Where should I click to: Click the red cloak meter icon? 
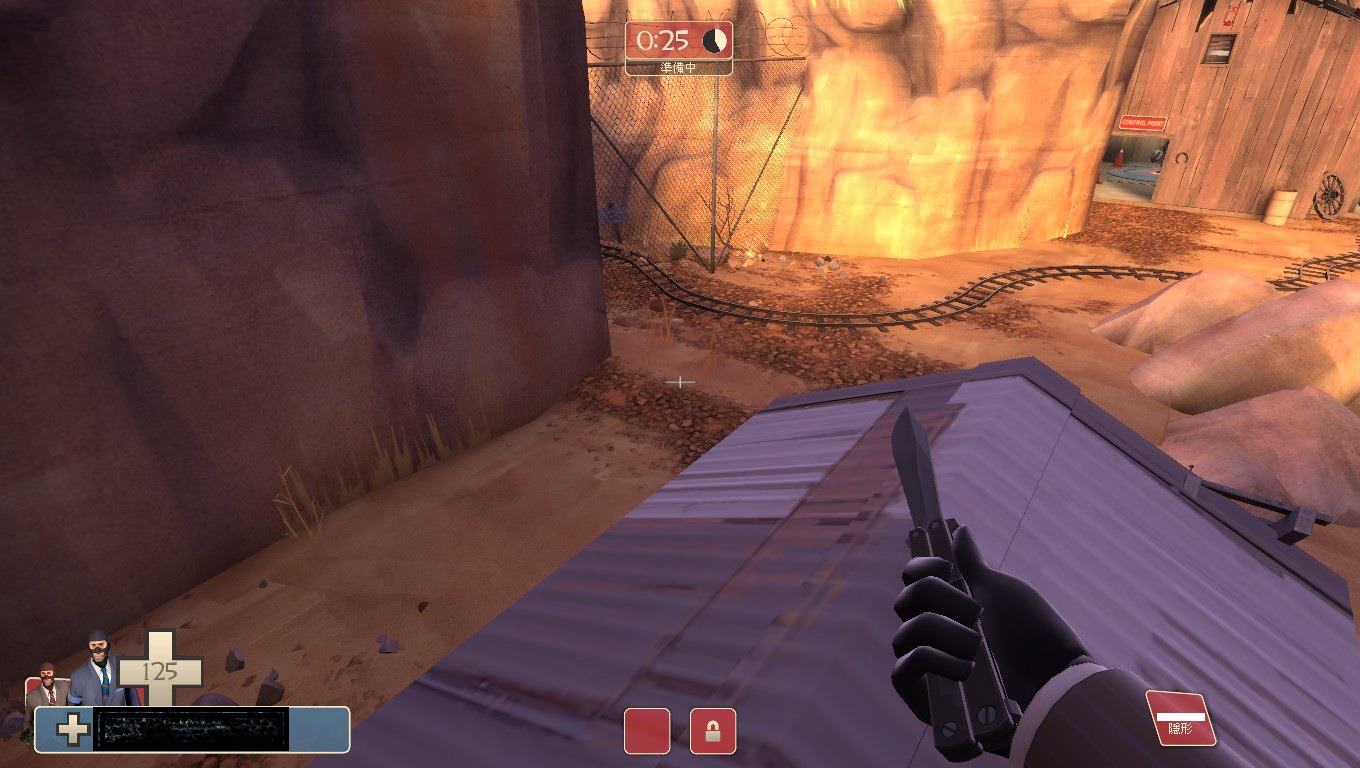[1180, 717]
